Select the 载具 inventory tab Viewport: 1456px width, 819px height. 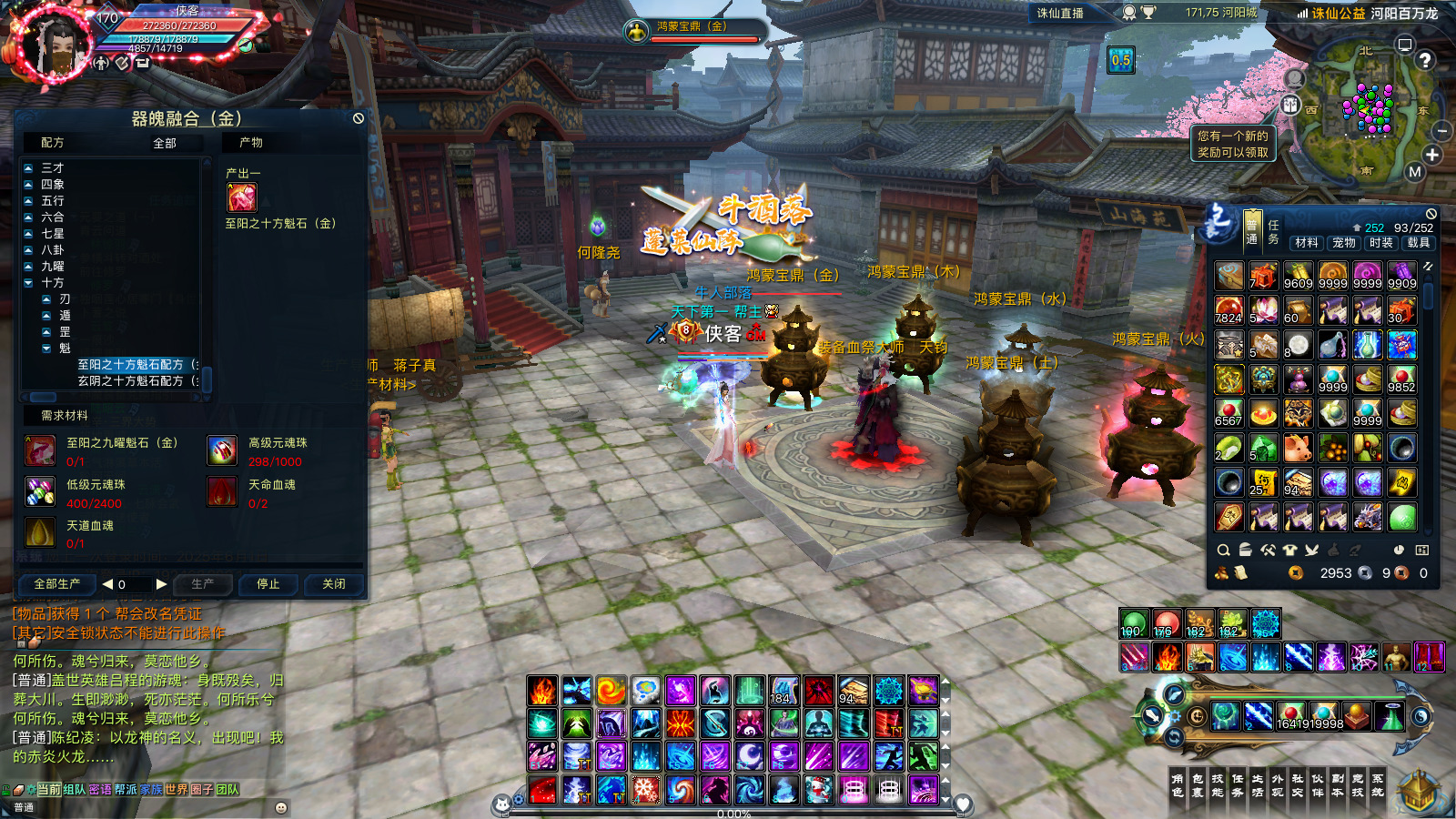click(1419, 243)
